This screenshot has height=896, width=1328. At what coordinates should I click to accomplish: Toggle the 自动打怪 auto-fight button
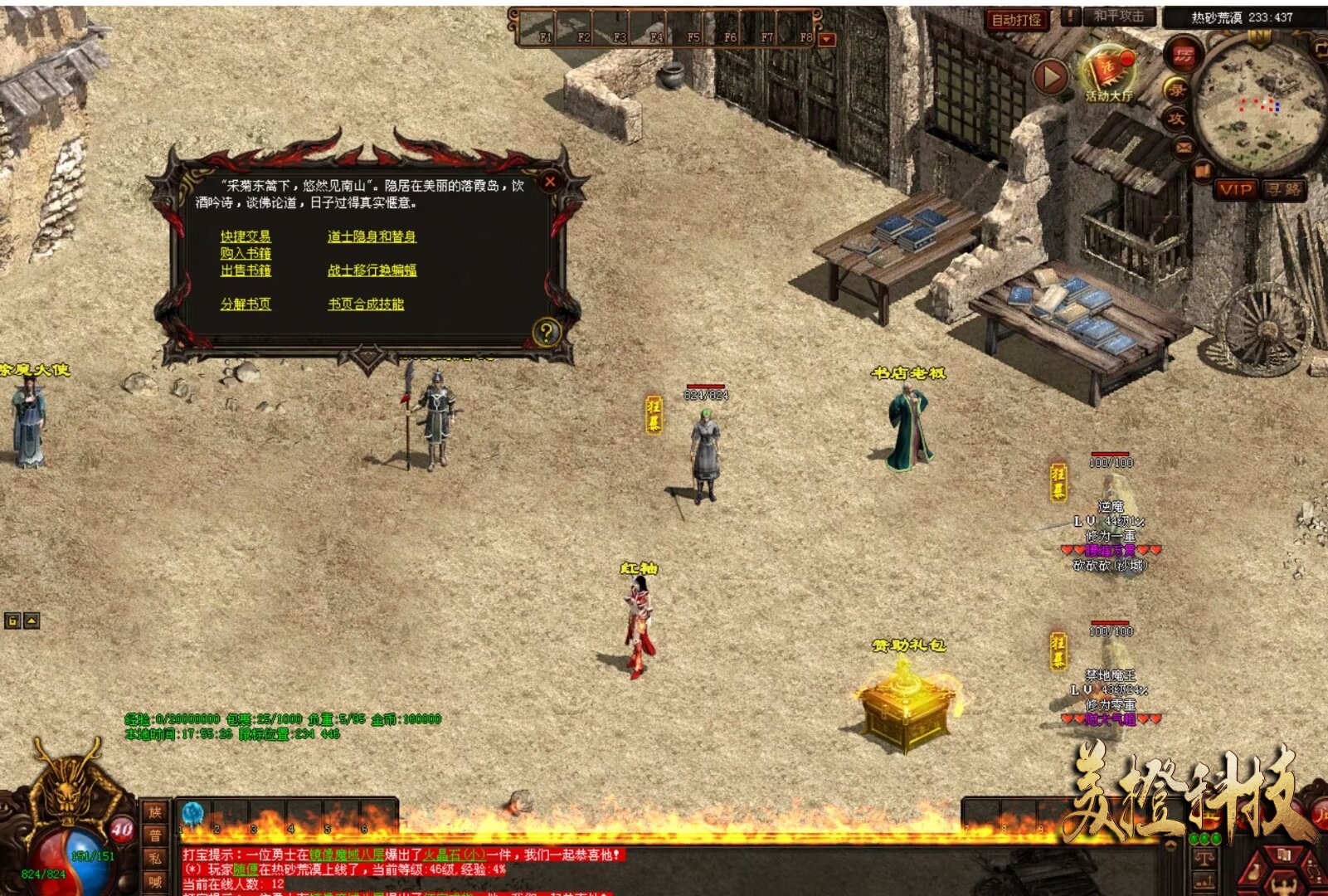click(1017, 19)
